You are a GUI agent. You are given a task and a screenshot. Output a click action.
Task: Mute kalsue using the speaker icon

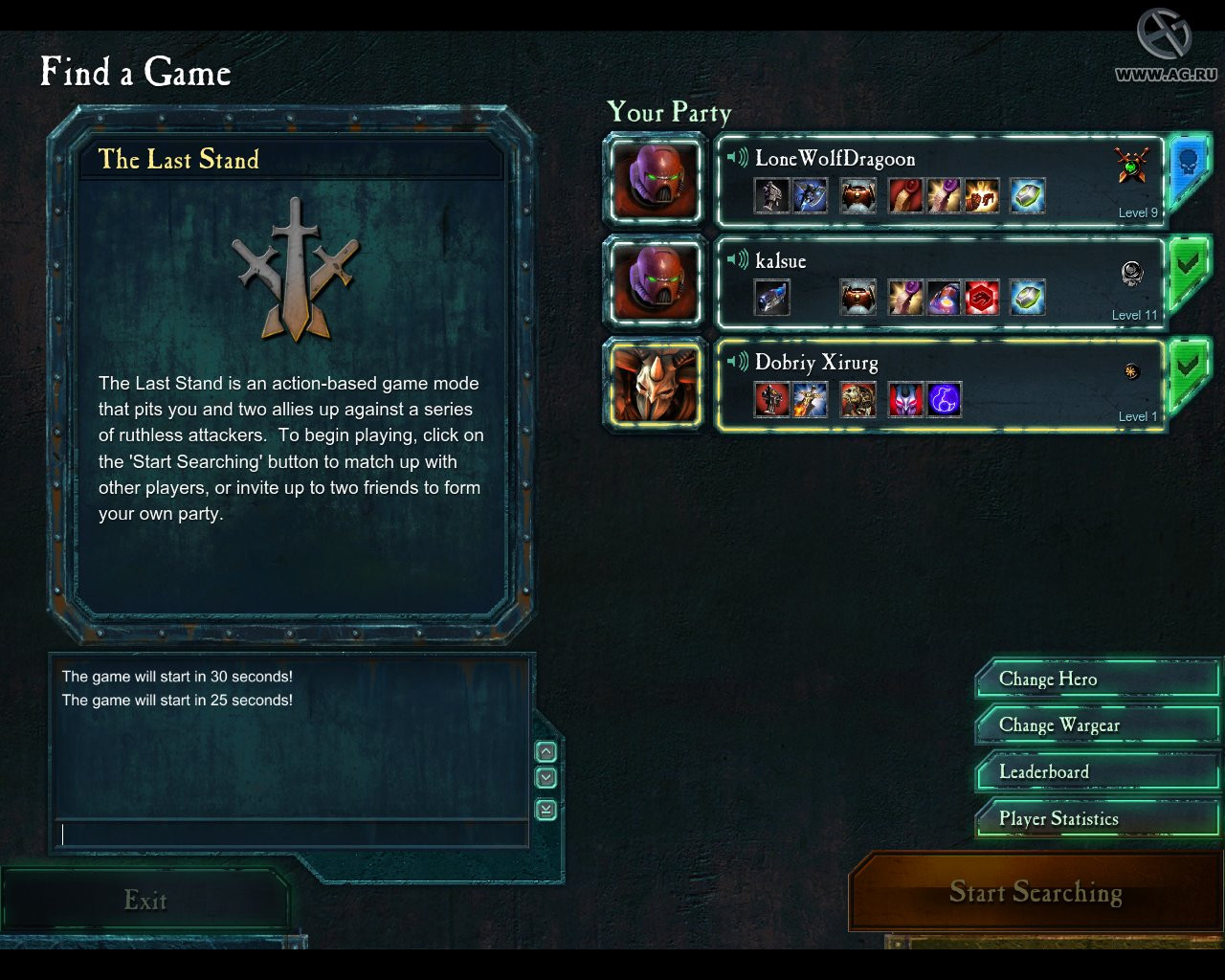click(737, 259)
